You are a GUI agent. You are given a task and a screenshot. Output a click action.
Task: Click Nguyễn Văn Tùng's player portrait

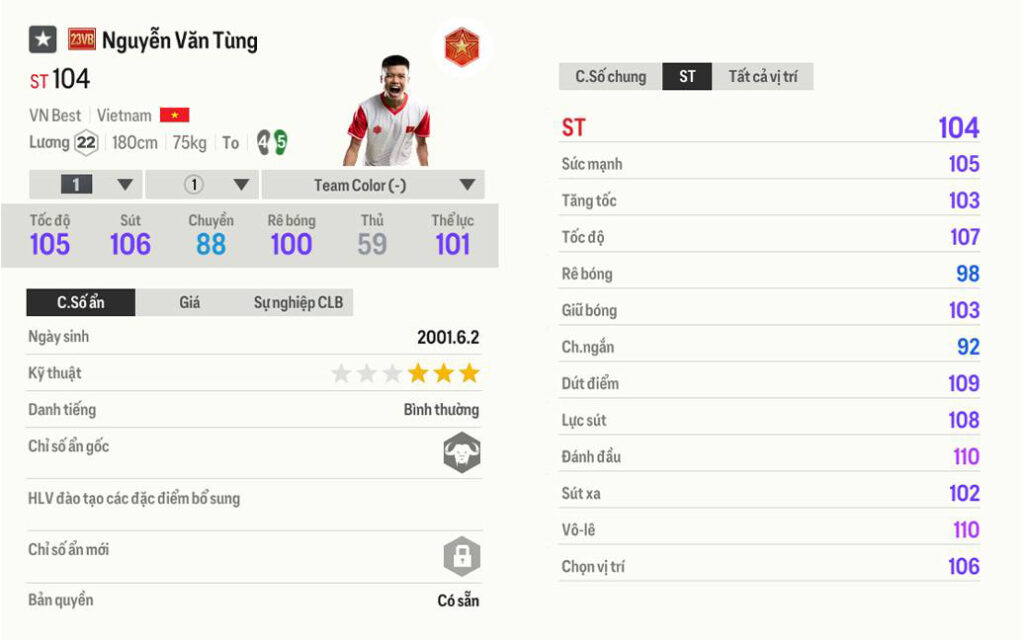coord(389,111)
